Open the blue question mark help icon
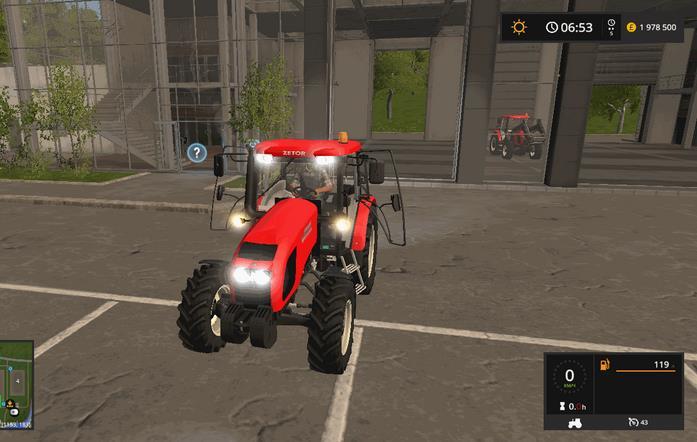The image size is (697, 442). click(x=197, y=153)
